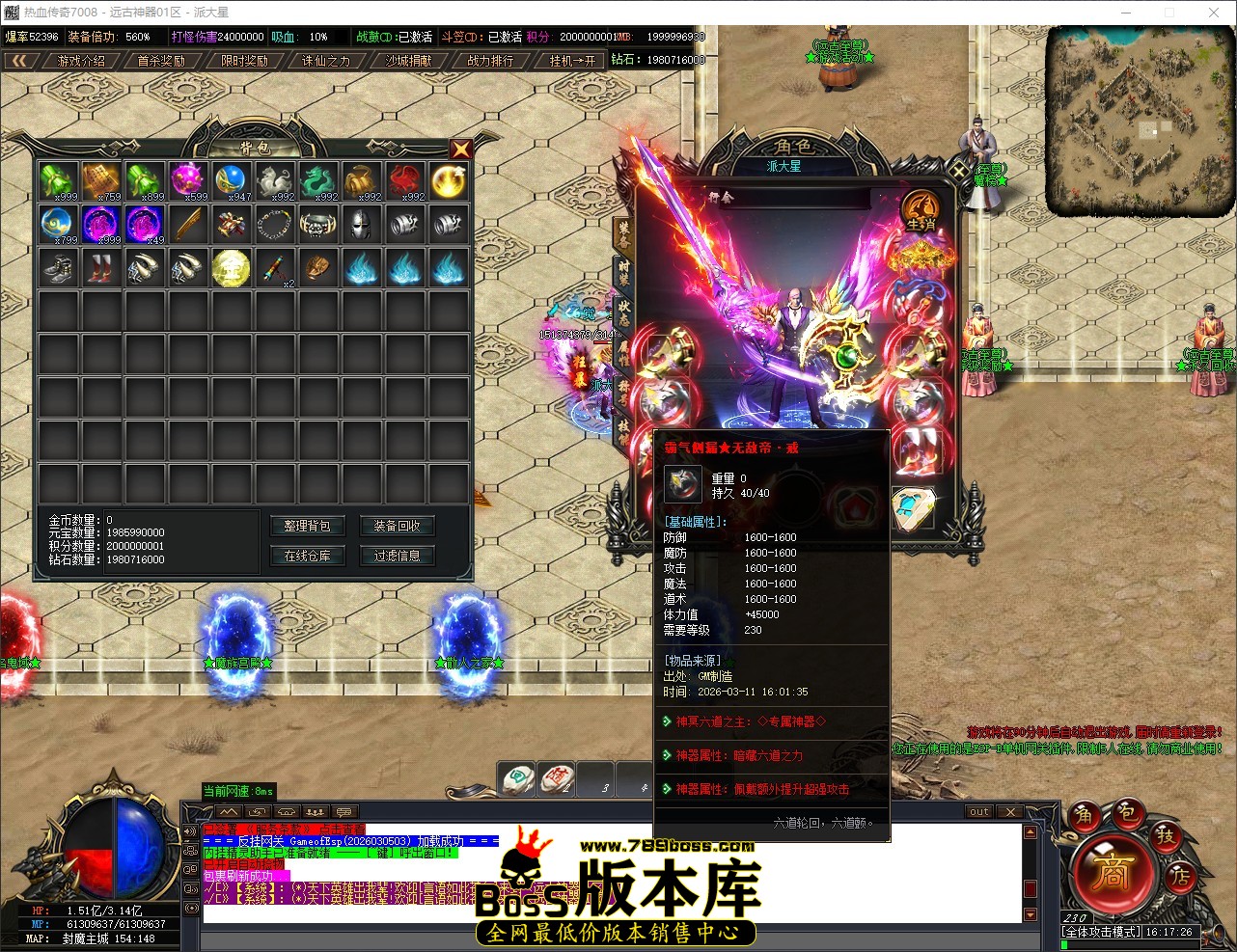The image size is (1237, 952).
Task: Click the three-figures group icon above chat
Action: pyautogui.click(x=316, y=812)
